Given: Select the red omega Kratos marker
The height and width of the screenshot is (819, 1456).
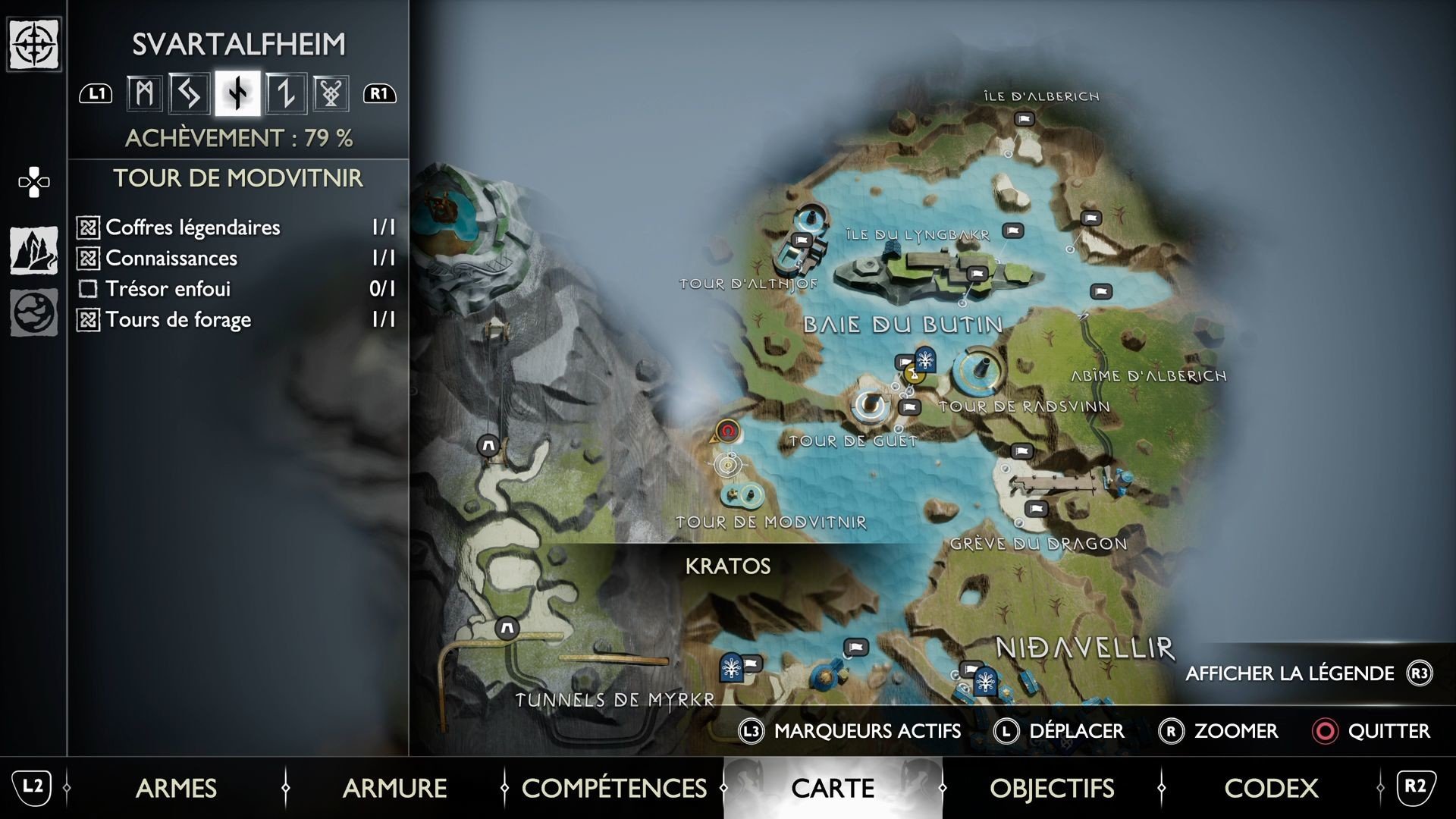Looking at the screenshot, I should click(728, 431).
